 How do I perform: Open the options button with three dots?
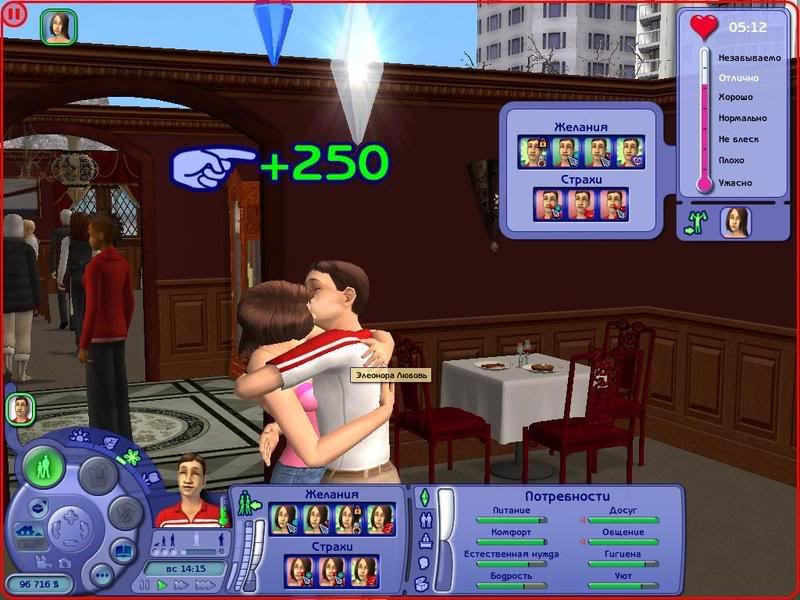(x=101, y=576)
